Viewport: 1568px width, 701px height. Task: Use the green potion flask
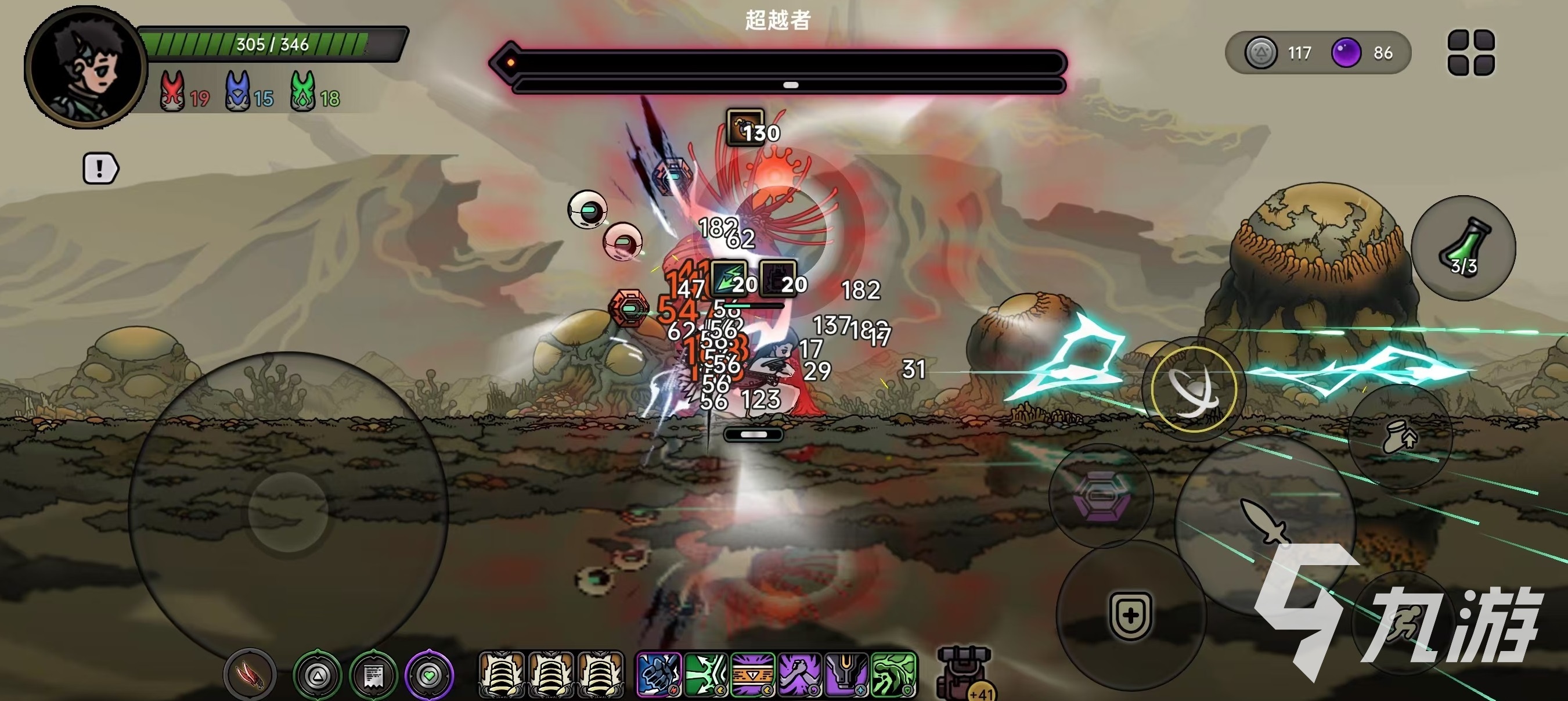[x=1464, y=248]
